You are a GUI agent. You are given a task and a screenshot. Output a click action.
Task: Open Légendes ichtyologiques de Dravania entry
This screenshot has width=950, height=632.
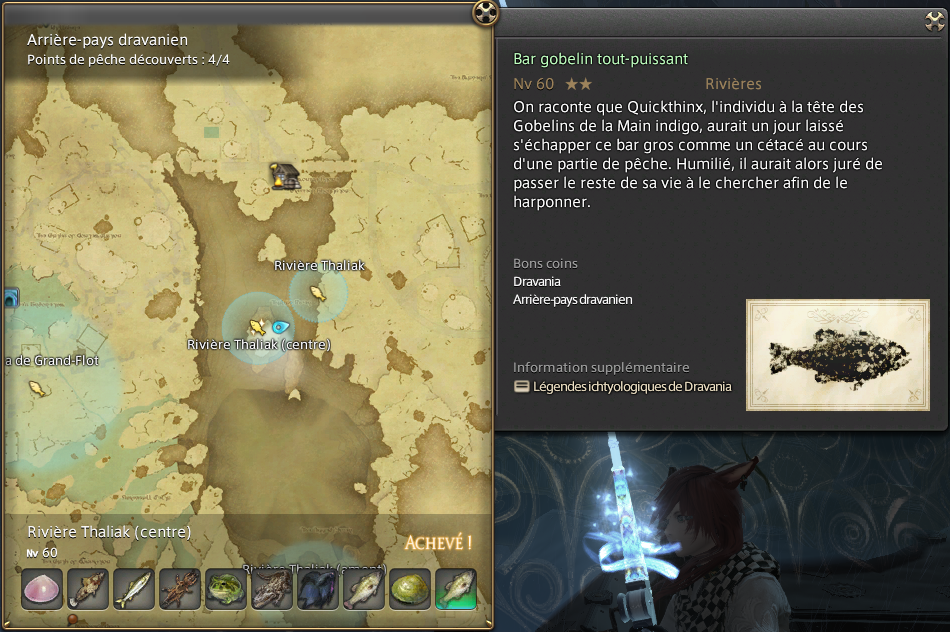(x=631, y=387)
